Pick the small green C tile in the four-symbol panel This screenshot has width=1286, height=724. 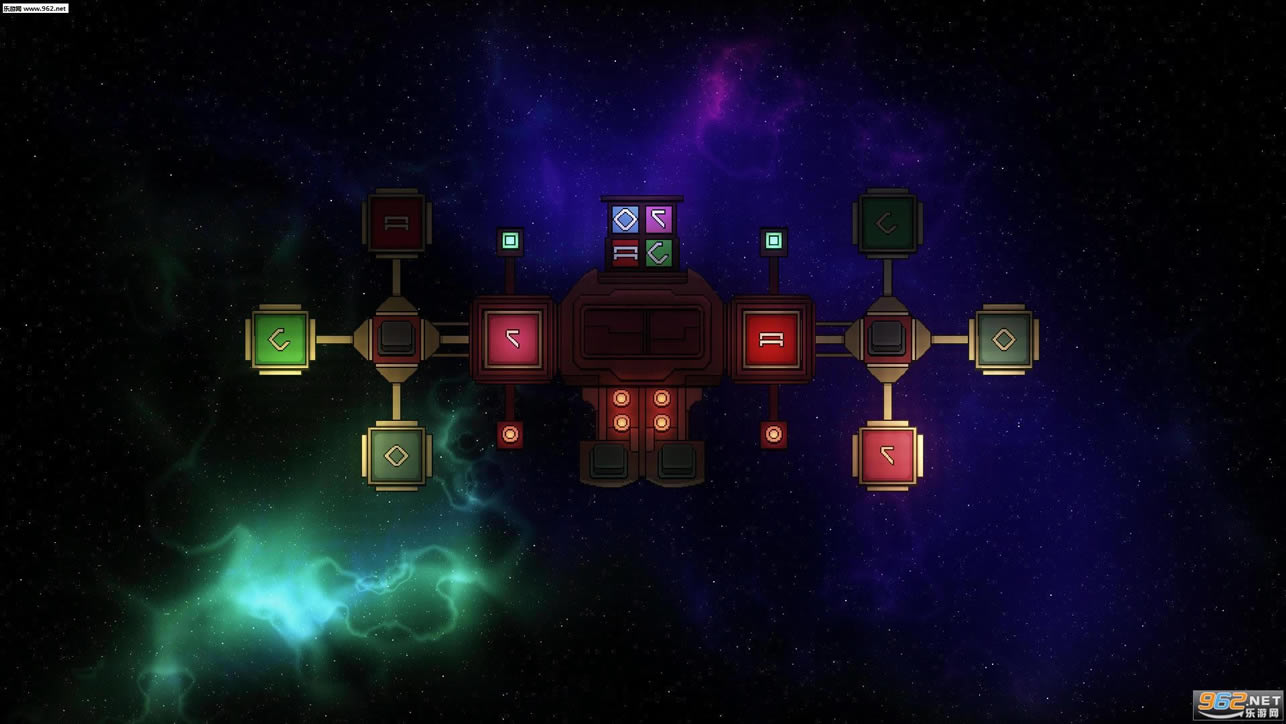click(659, 252)
